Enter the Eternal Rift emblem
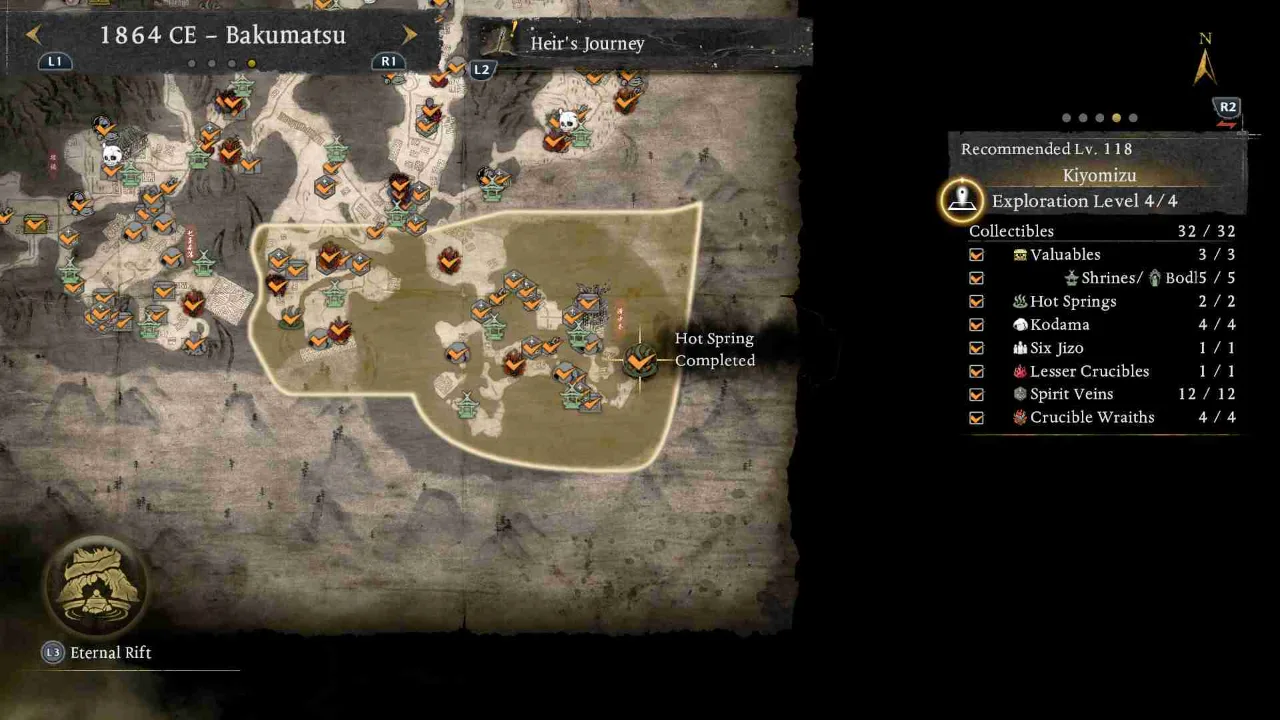 [96, 588]
